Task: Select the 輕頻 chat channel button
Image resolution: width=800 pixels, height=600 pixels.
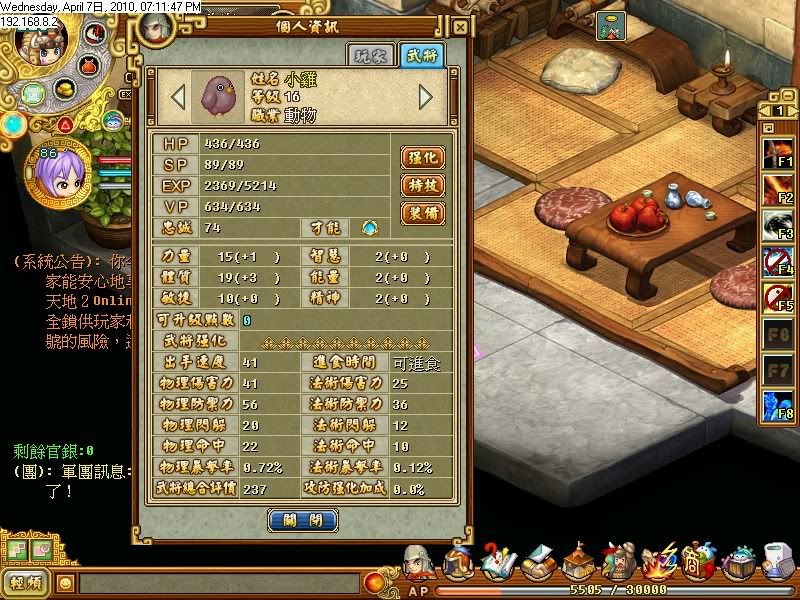Action: click(26, 583)
